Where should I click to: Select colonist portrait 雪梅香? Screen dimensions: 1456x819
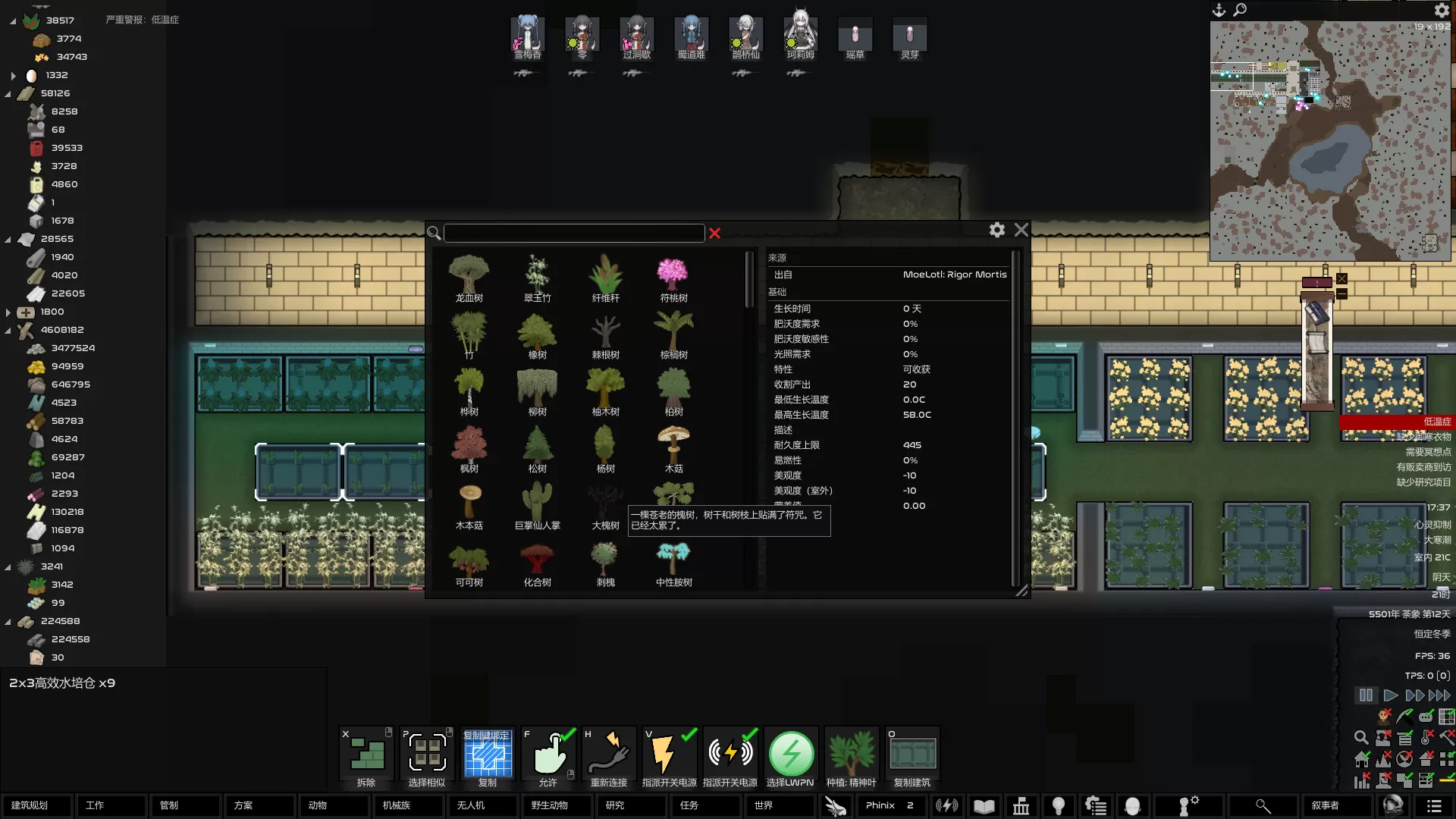point(527,36)
